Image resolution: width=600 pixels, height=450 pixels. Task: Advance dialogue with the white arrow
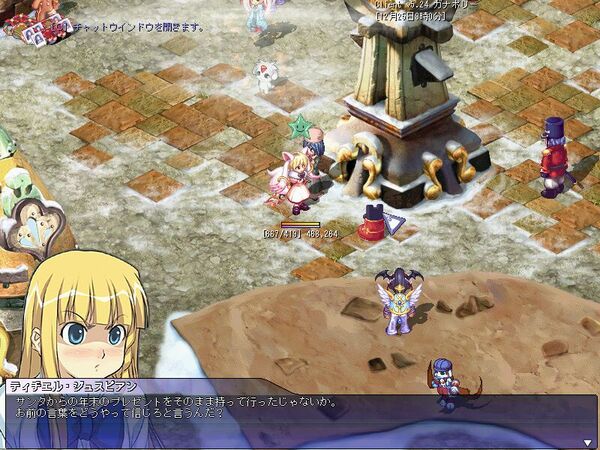pos(587,441)
